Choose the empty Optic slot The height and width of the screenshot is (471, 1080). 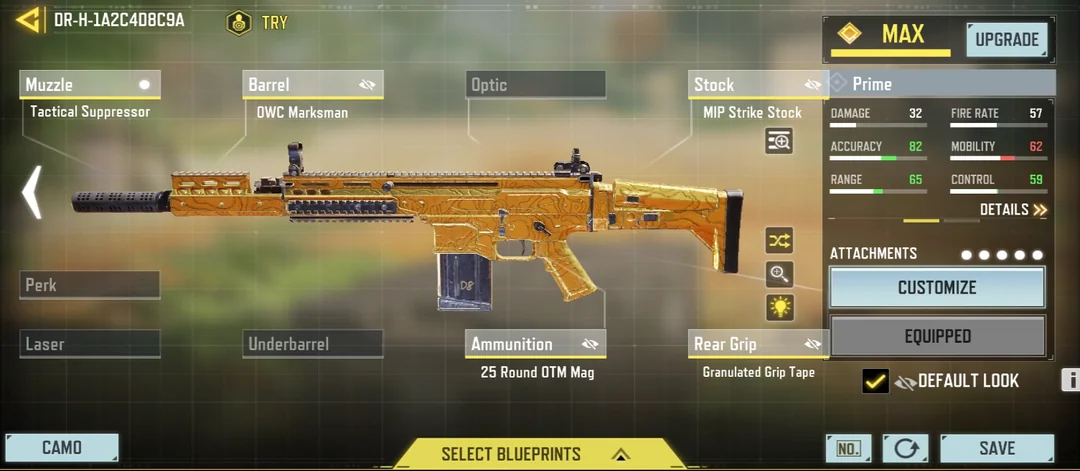[x=536, y=85]
